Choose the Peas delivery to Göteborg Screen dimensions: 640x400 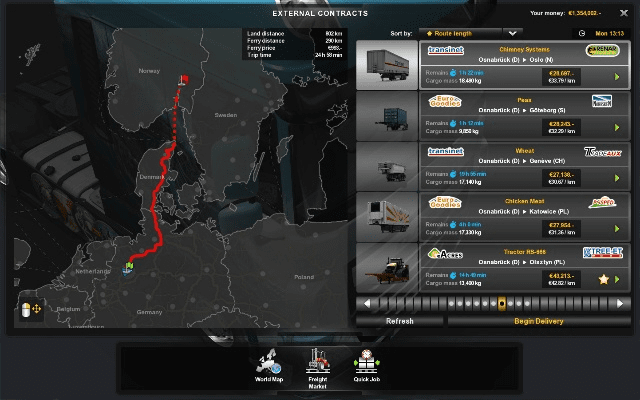coord(490,115)
